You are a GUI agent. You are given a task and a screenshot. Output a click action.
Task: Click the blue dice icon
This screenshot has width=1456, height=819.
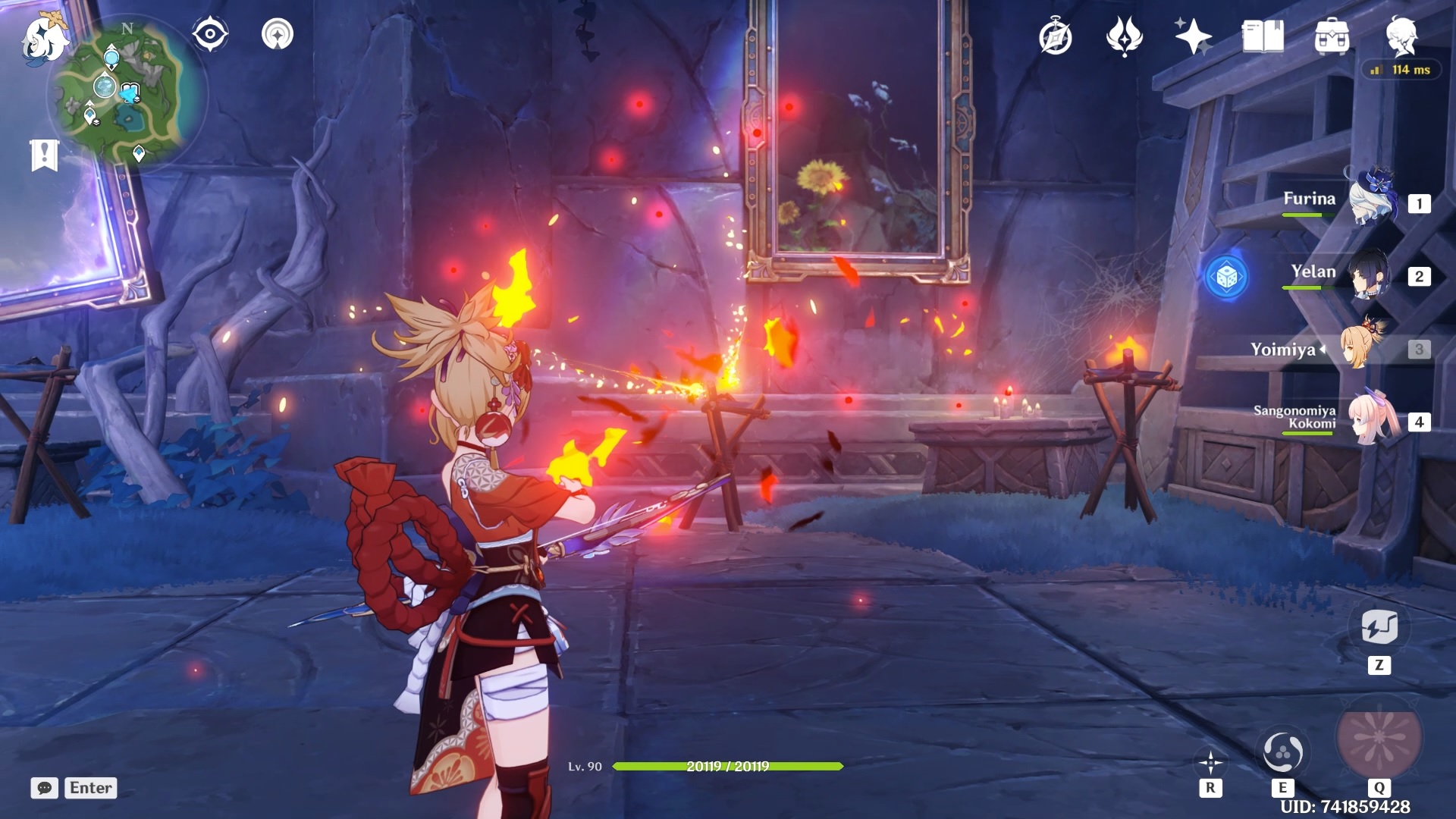pos(1226,278)
